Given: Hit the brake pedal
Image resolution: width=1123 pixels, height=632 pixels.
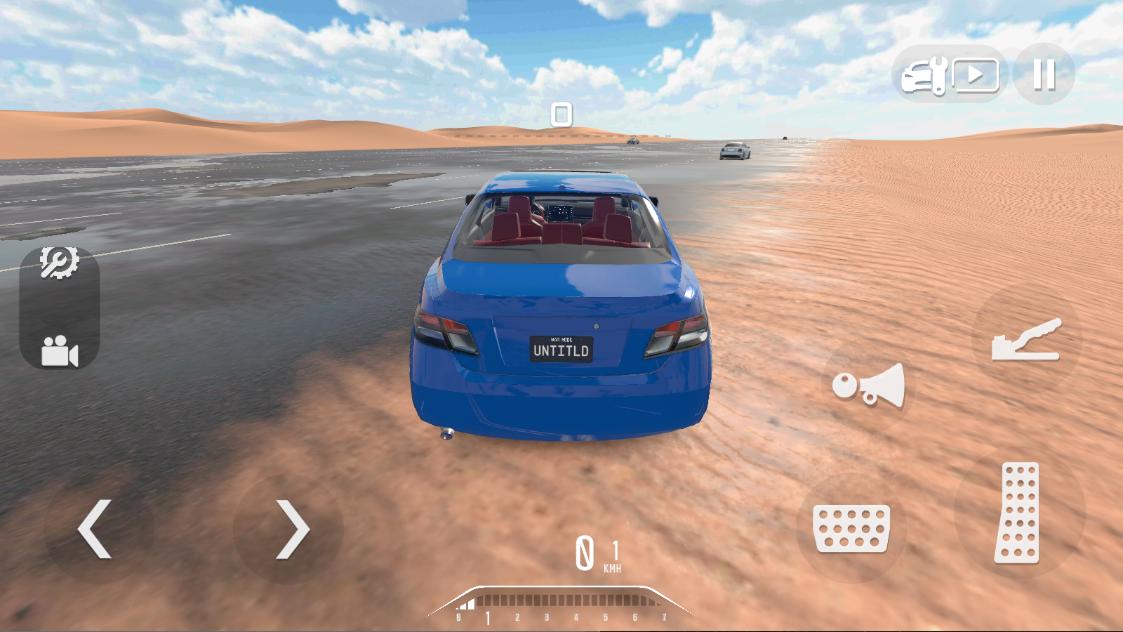Looking at the screenshot, I should point(851,527).
